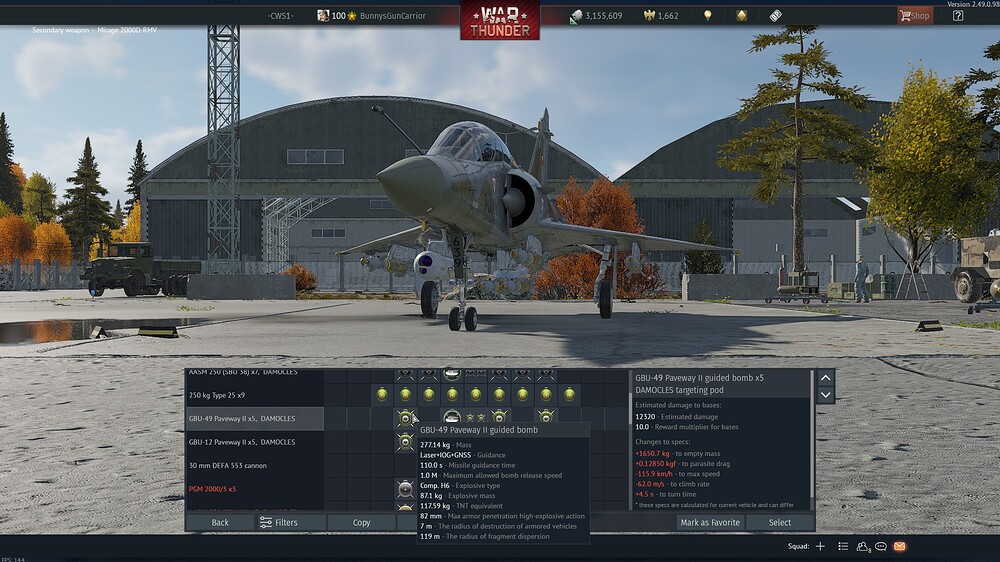The height and width of the screenshot is (562, 1000).
Task: Open the help question mark menu
Action: pyautogui.click(x=958, y=15)
